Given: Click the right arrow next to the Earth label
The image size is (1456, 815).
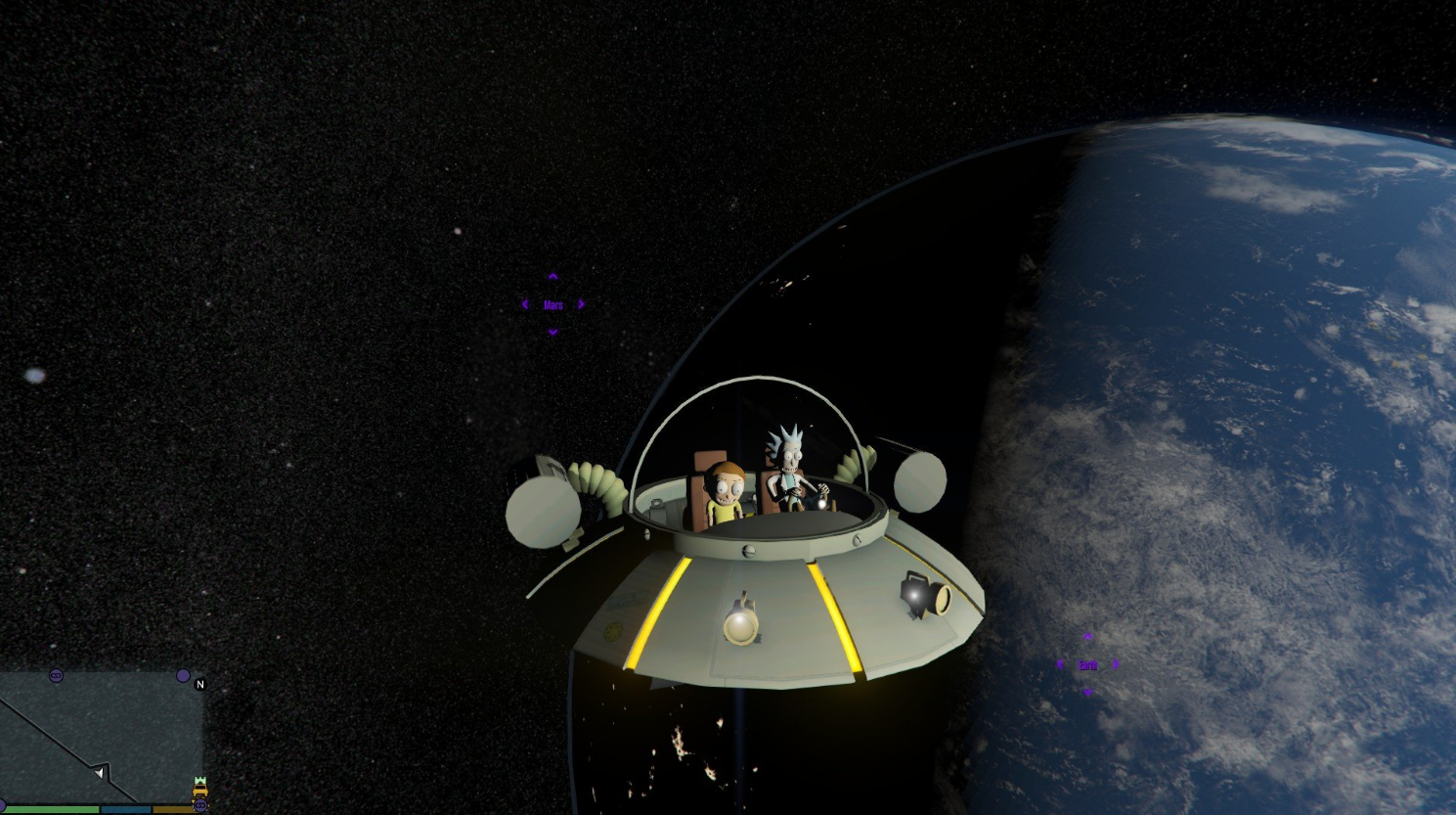Looking at the screenshot, I should (1115, 664).
